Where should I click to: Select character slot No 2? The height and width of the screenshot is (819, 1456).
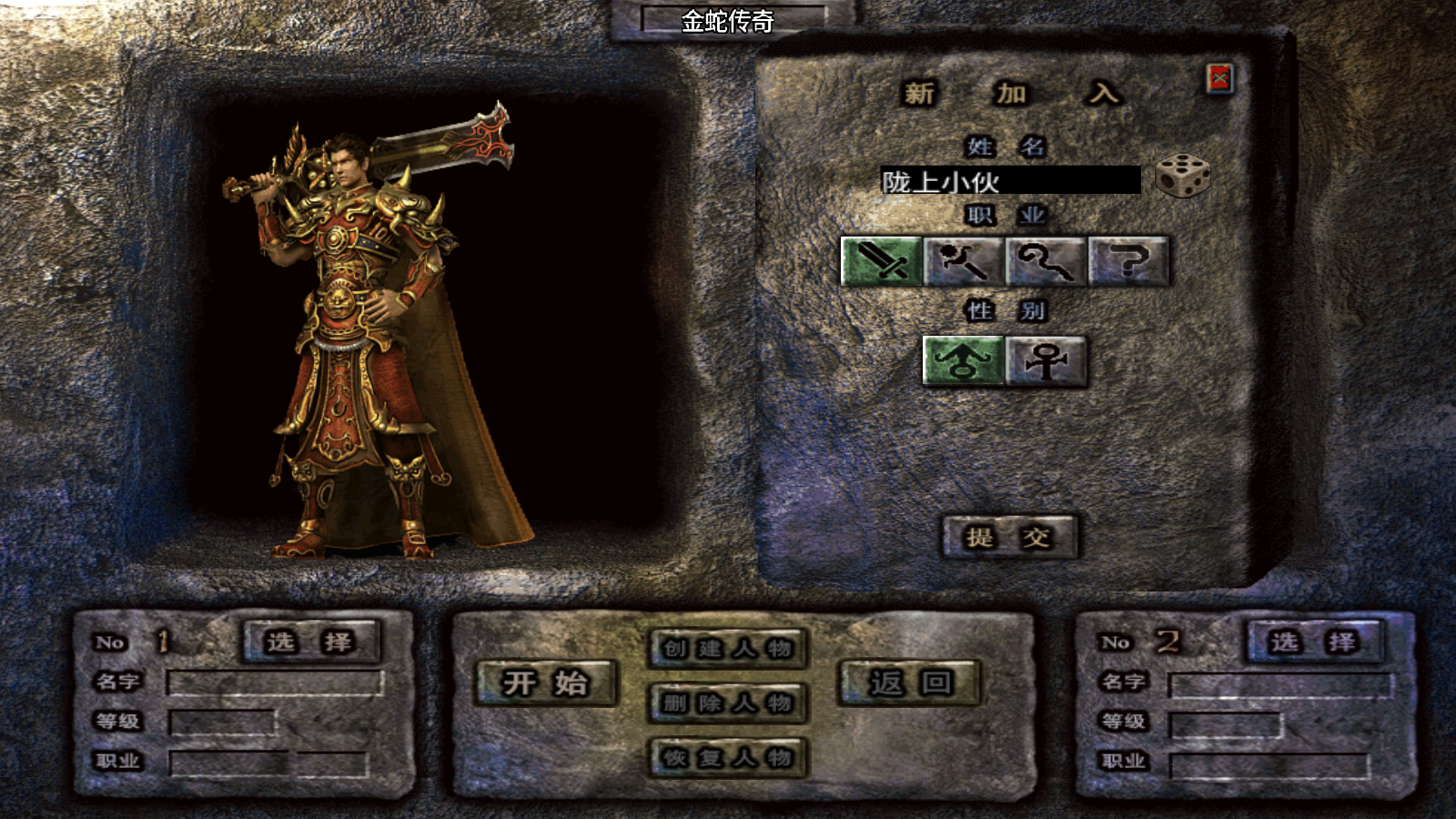(x=1314, y=642)
